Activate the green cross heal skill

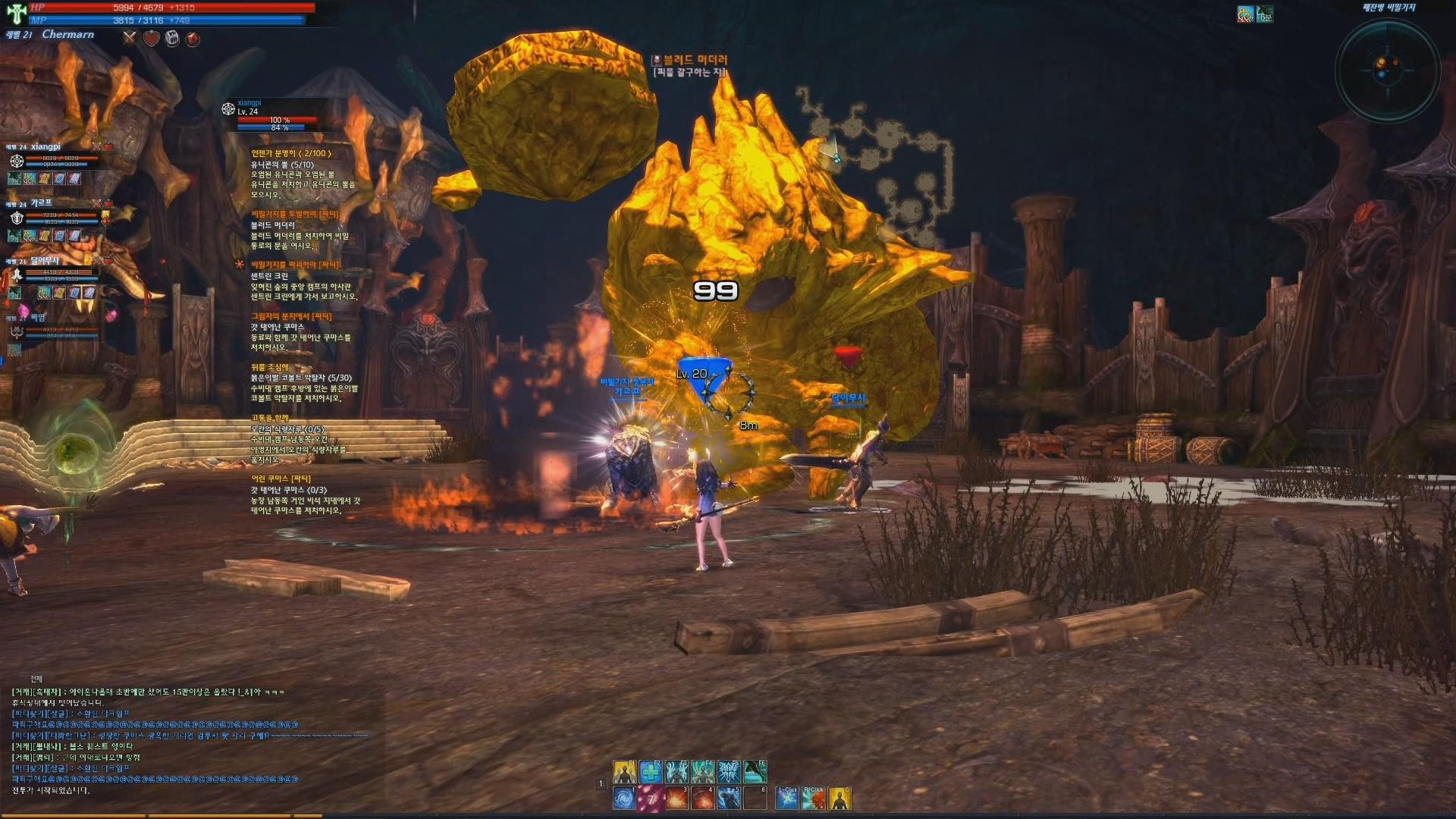pyautogui.click(x=651, y=772)
